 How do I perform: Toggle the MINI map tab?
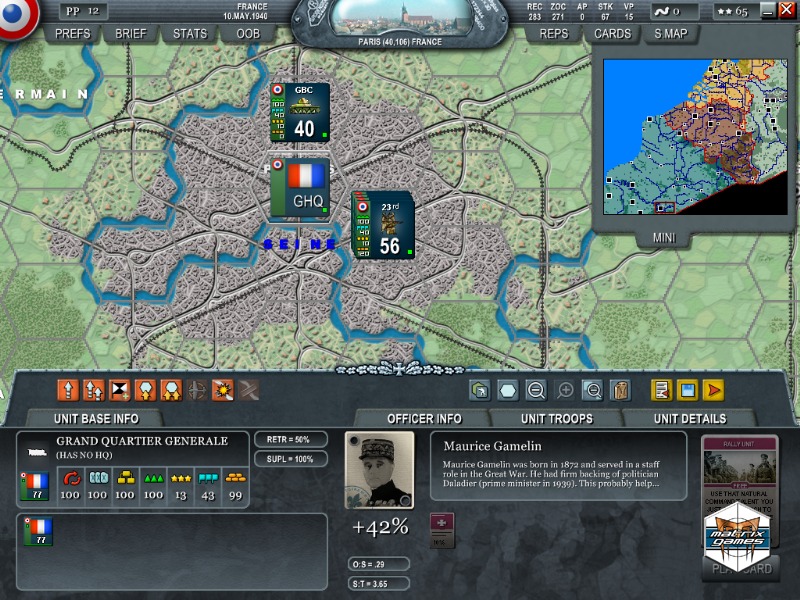point(665,238)
